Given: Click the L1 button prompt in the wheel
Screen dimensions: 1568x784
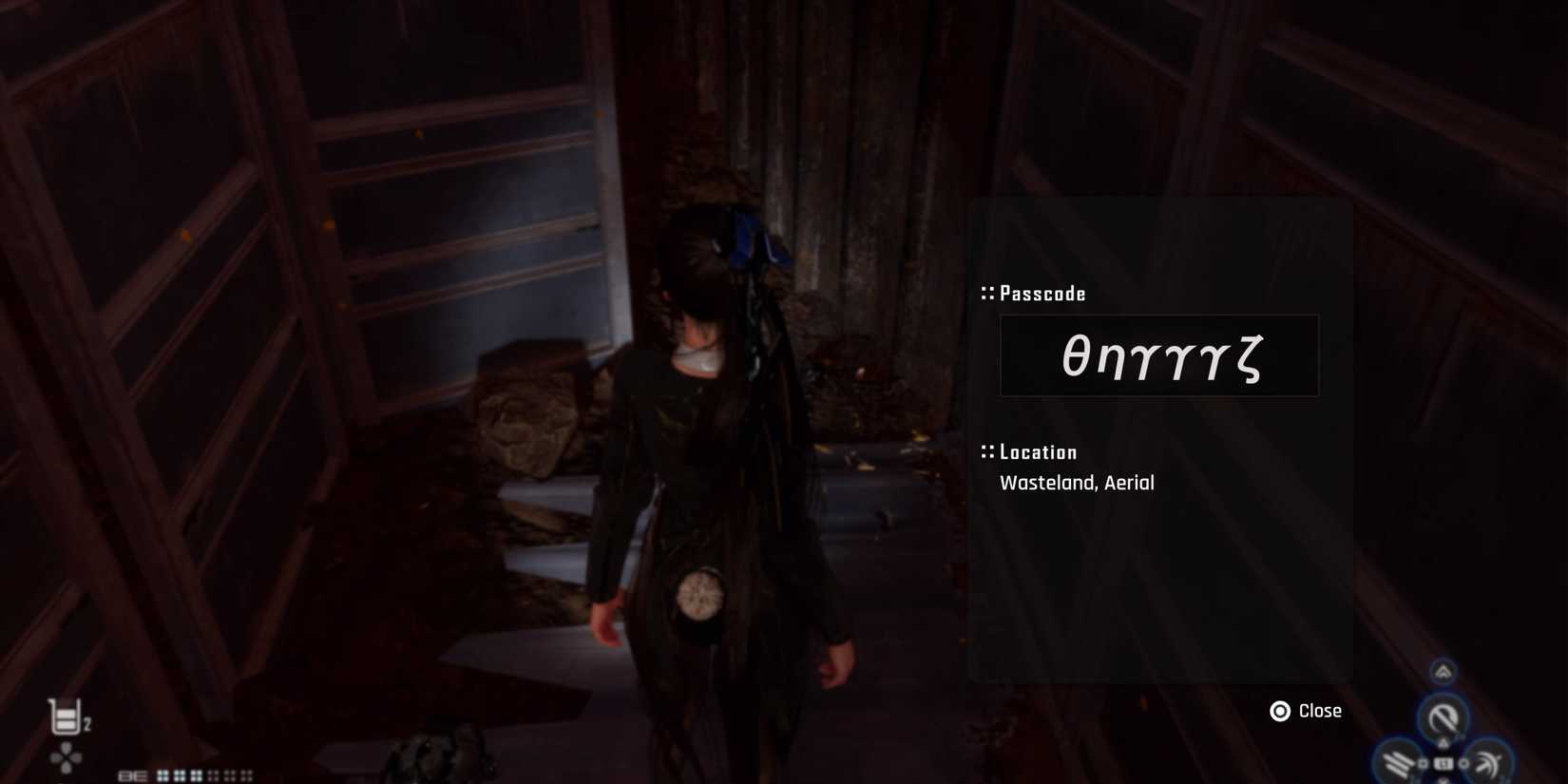Looking at the screenshot, I should 1444,762.
